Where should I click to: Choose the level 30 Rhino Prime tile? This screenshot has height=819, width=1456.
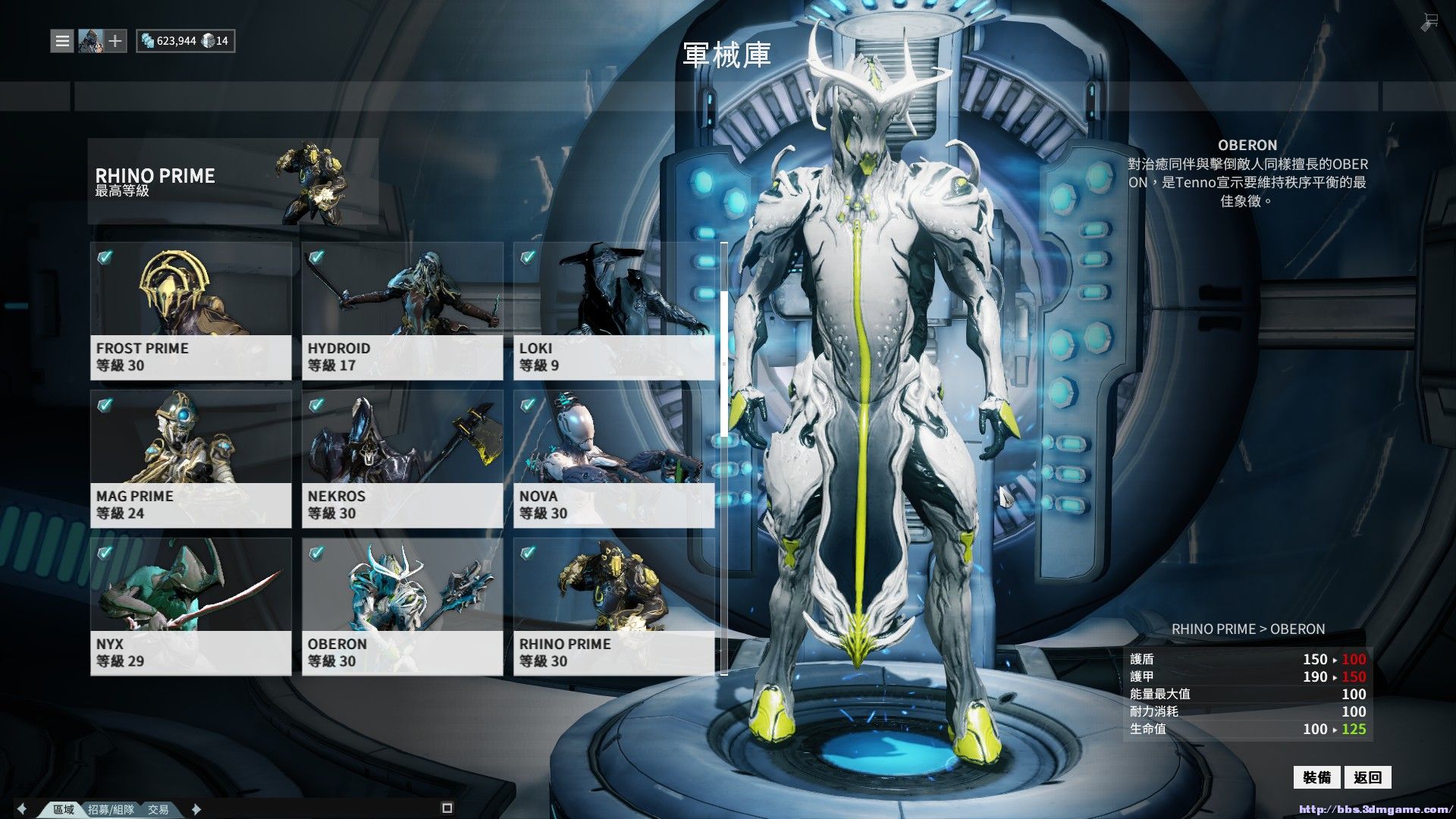(613, 607)
